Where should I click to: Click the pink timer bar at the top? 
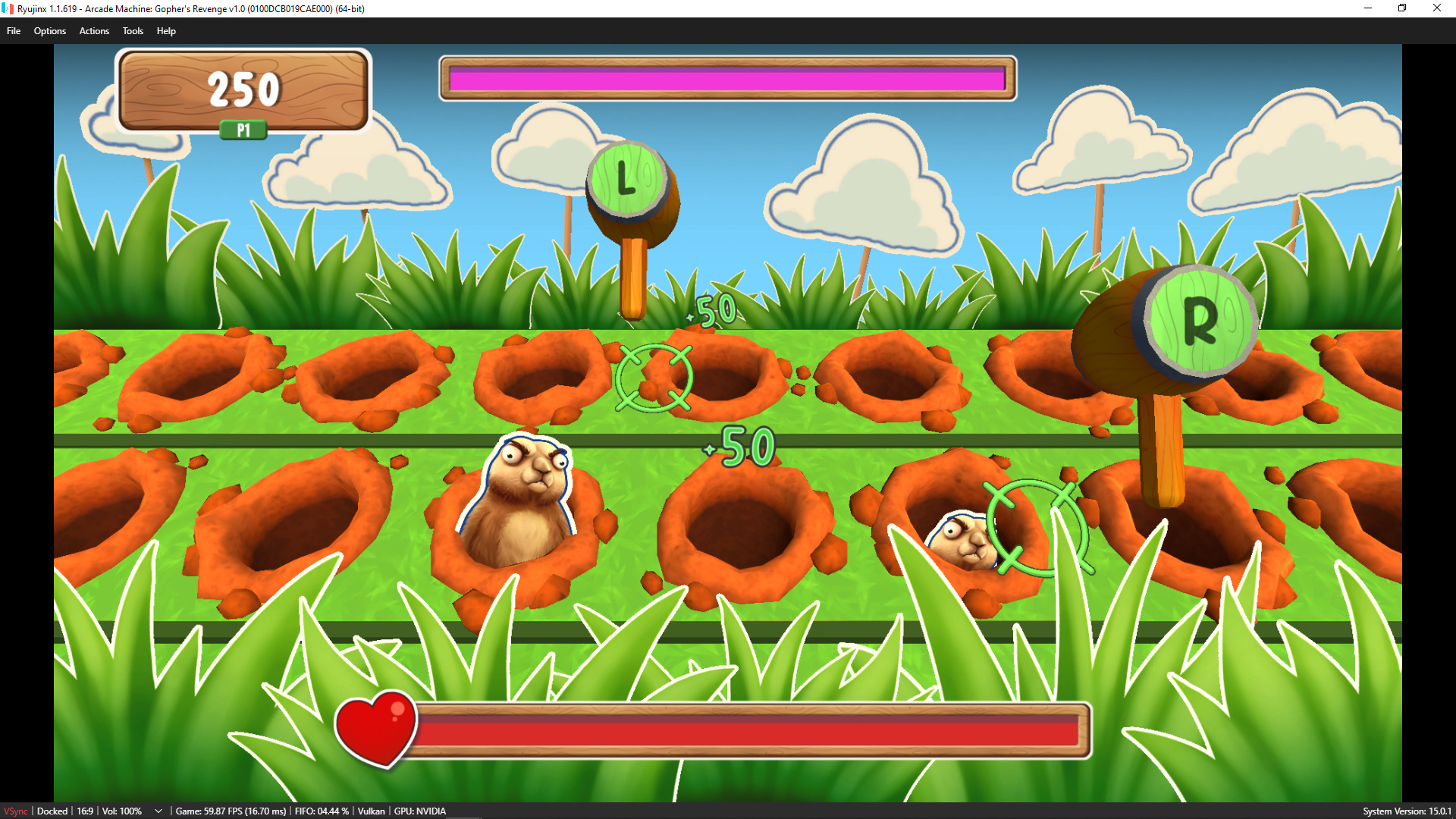click(x=726, y=77)
